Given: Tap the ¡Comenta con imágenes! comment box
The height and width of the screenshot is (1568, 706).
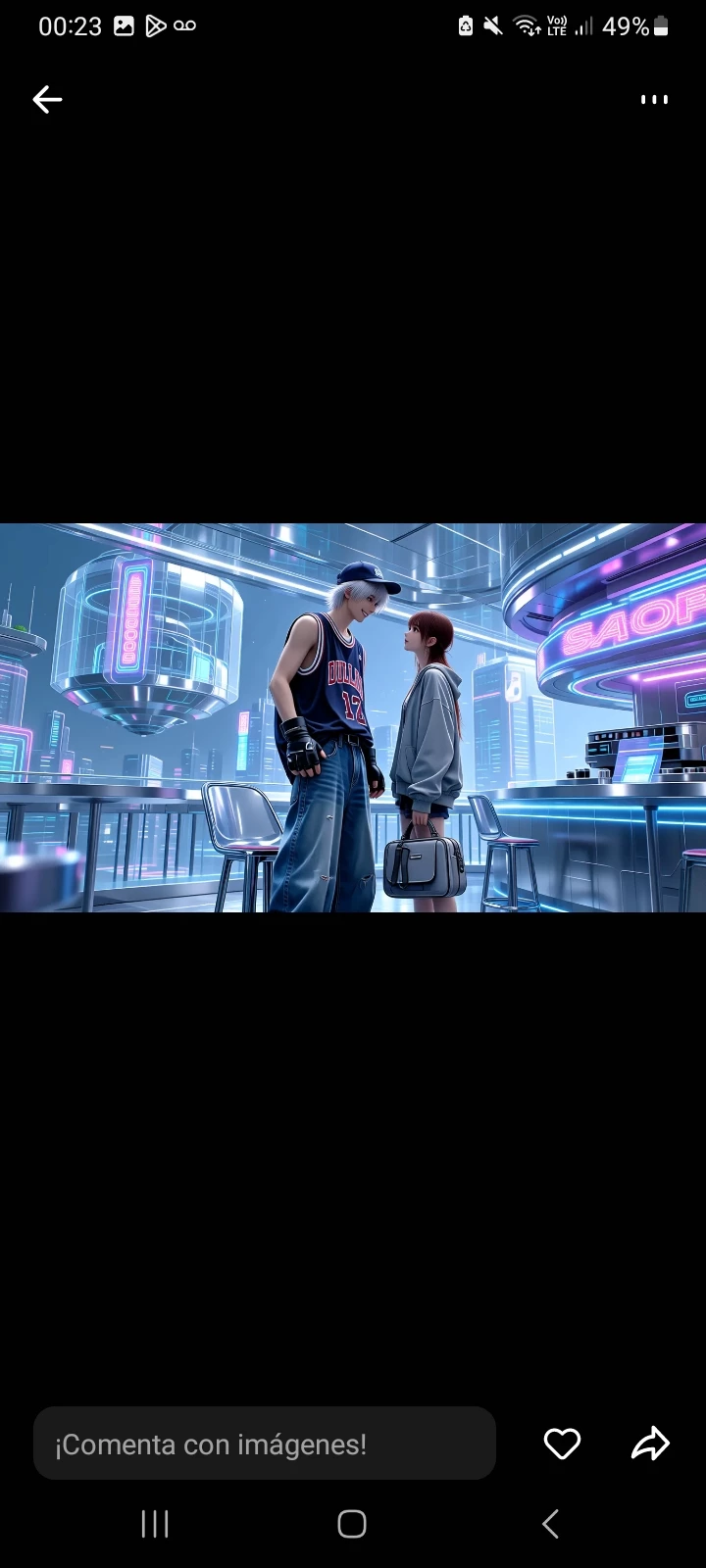Looking at the screenshot, I should coord(265,1444).
